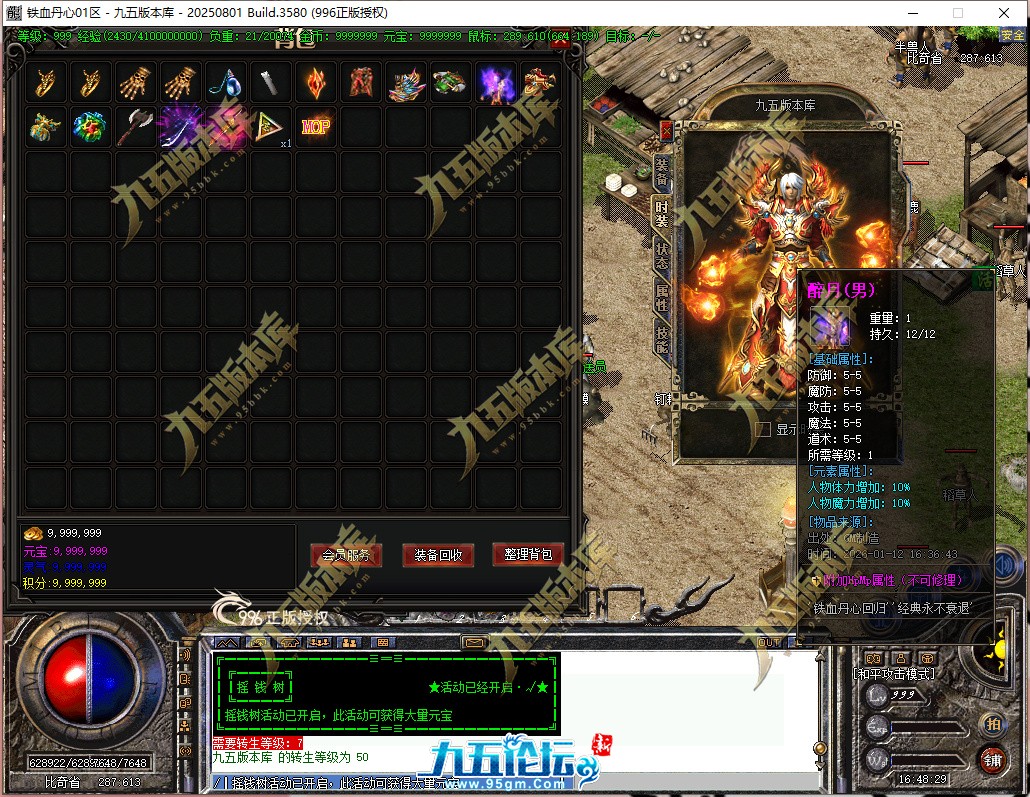
Task: Pick the MOP item in the bag
Action: tap(316, 127)
